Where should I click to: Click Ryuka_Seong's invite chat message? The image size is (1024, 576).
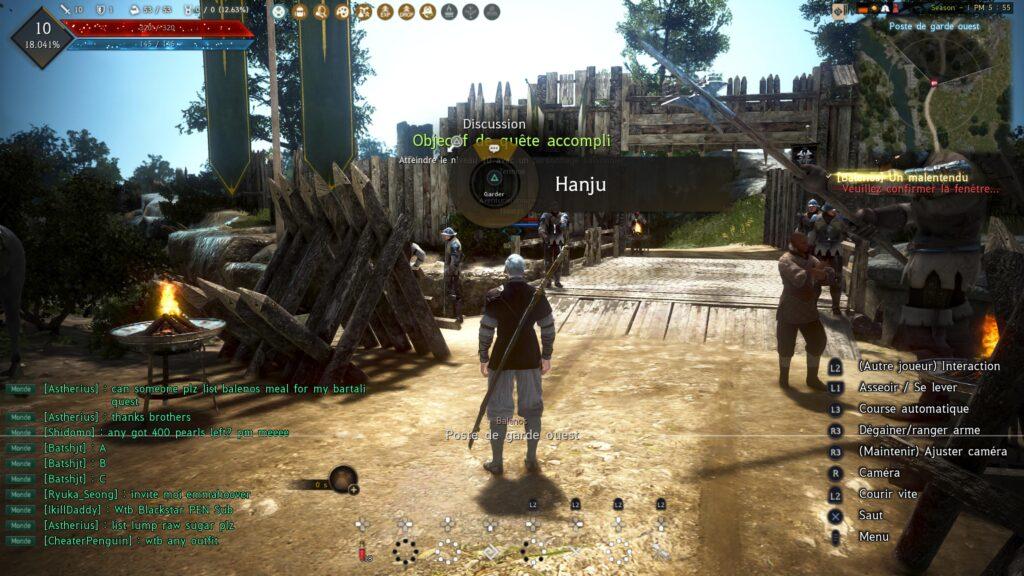pos(146,494)
